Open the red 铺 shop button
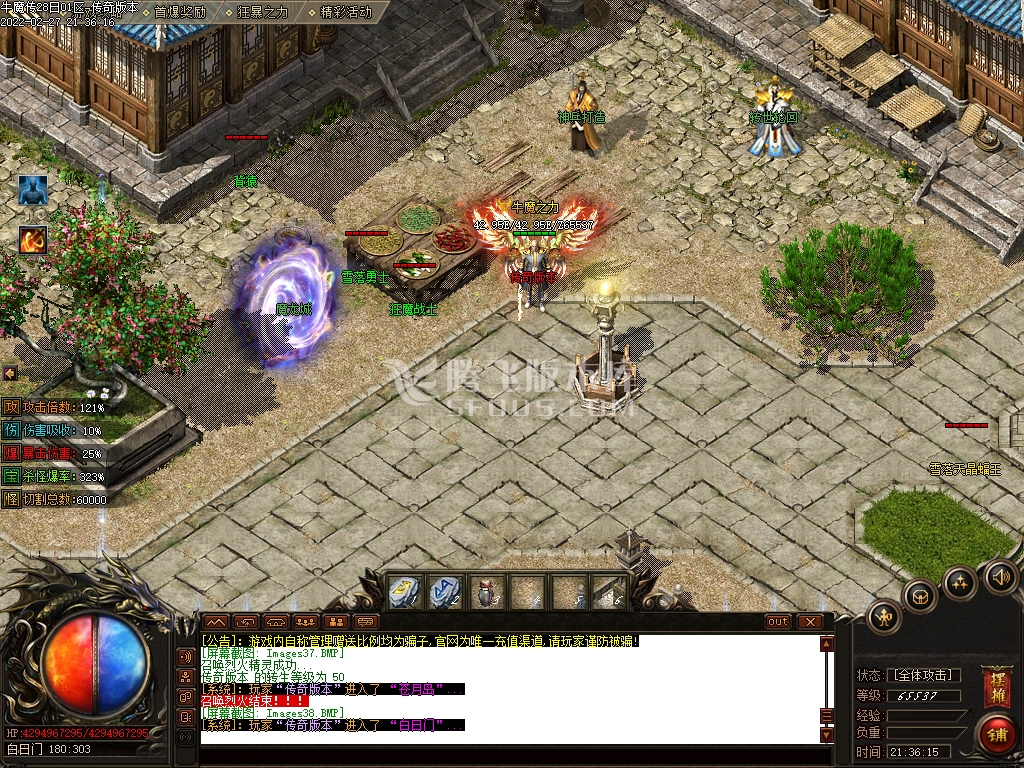 (996, 733)
